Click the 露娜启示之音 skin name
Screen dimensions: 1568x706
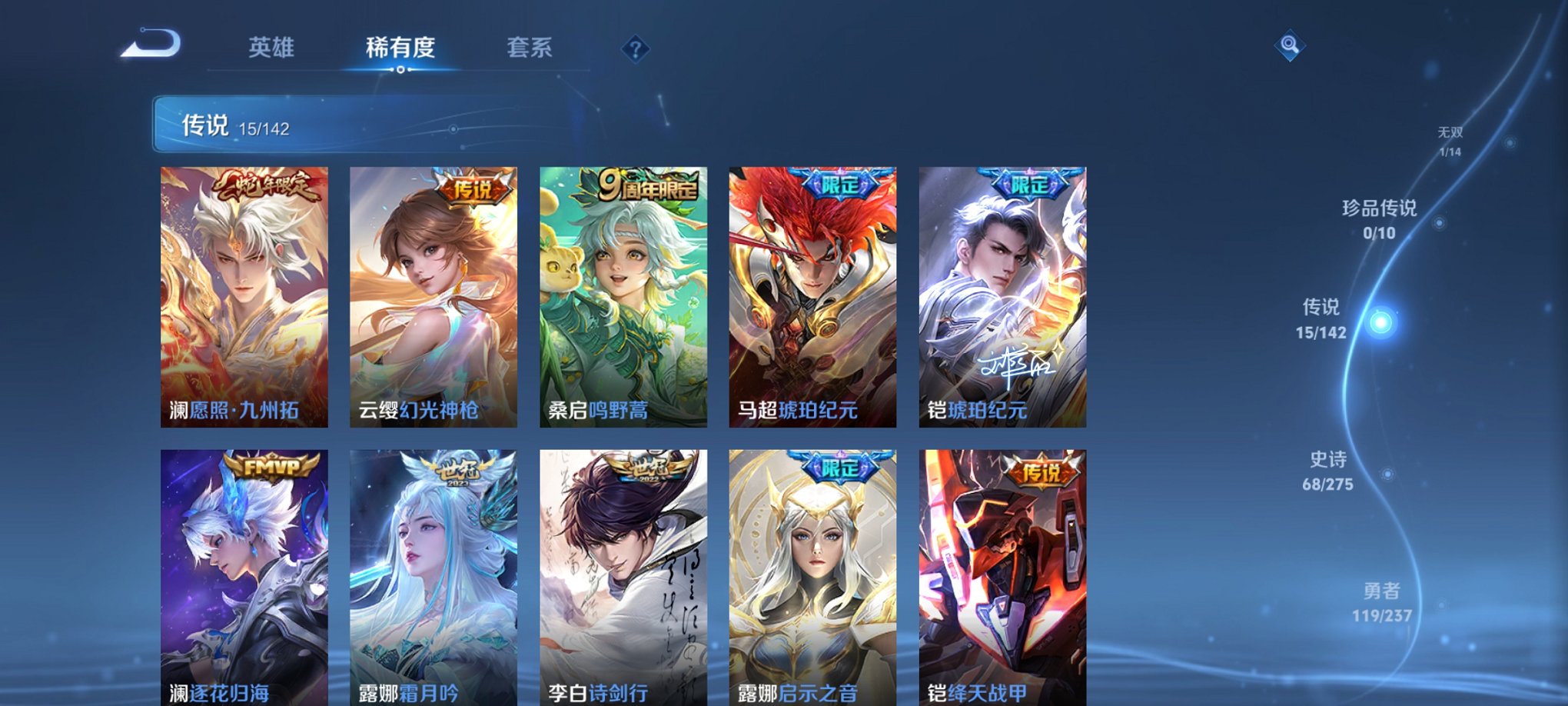[799, 691]
